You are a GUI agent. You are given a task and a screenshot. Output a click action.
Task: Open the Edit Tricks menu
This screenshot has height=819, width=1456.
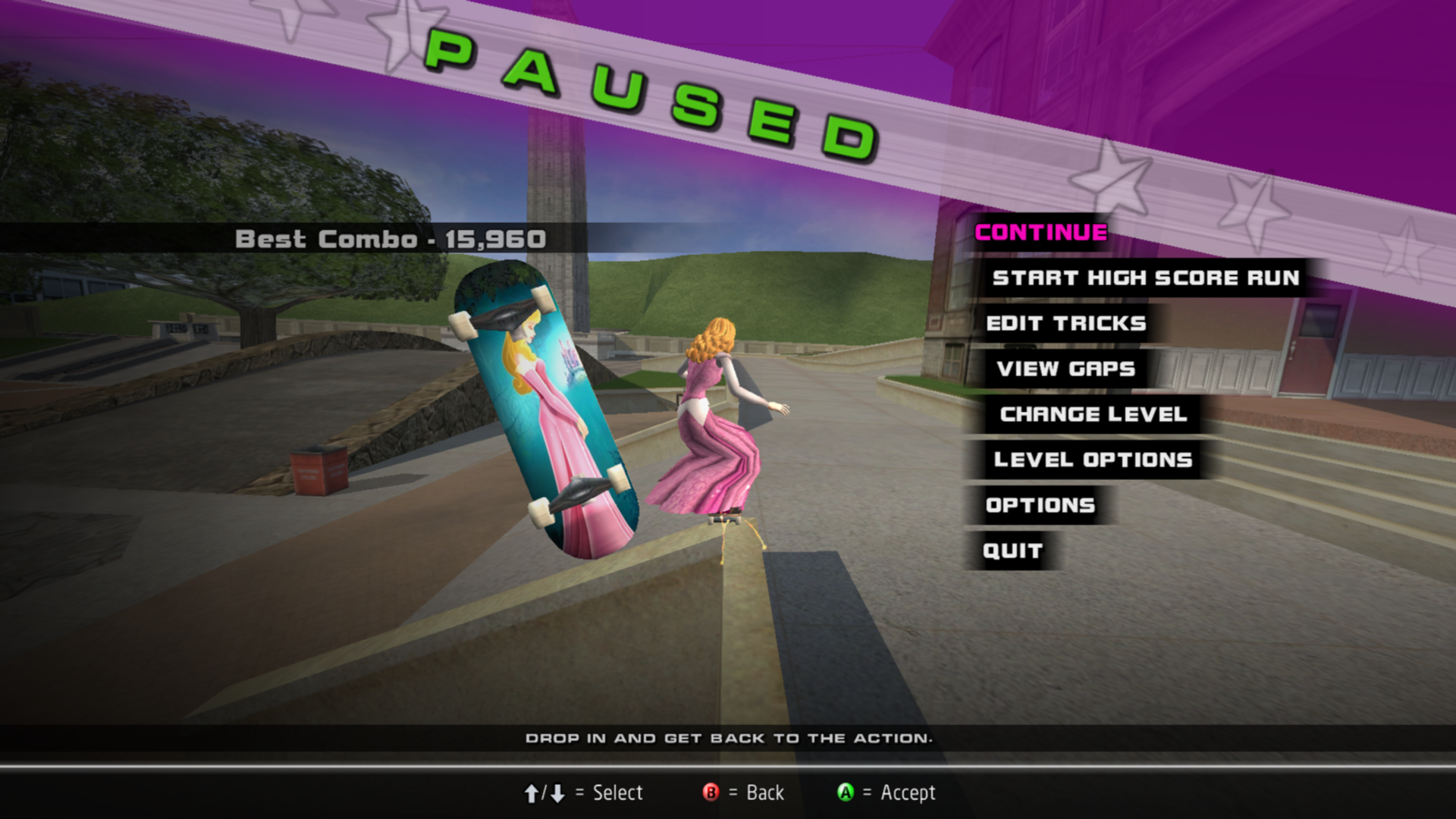tap(1065, 324)
